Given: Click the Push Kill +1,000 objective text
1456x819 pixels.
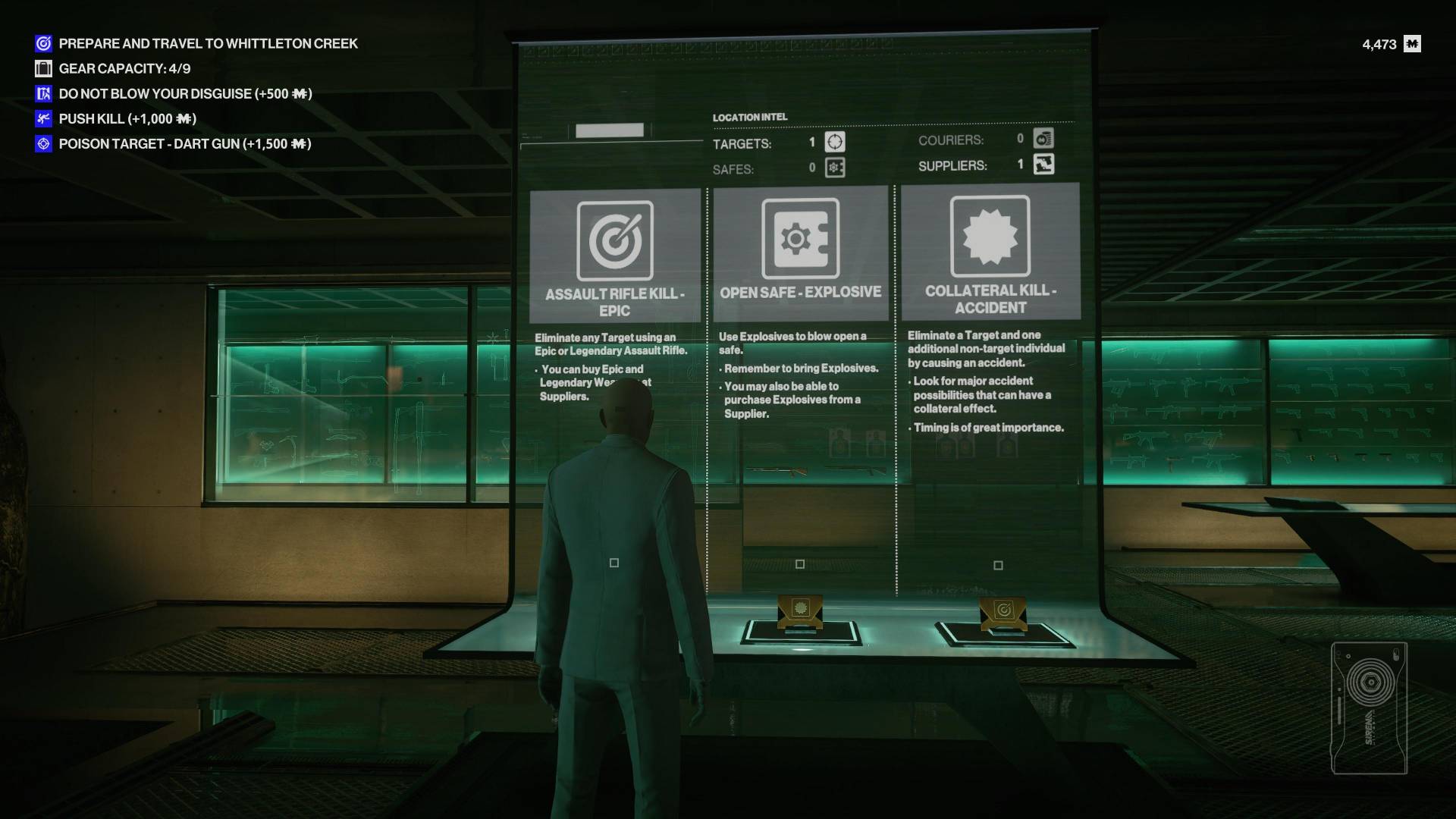Looking at the screenshot, I should (x=127, y=118).
